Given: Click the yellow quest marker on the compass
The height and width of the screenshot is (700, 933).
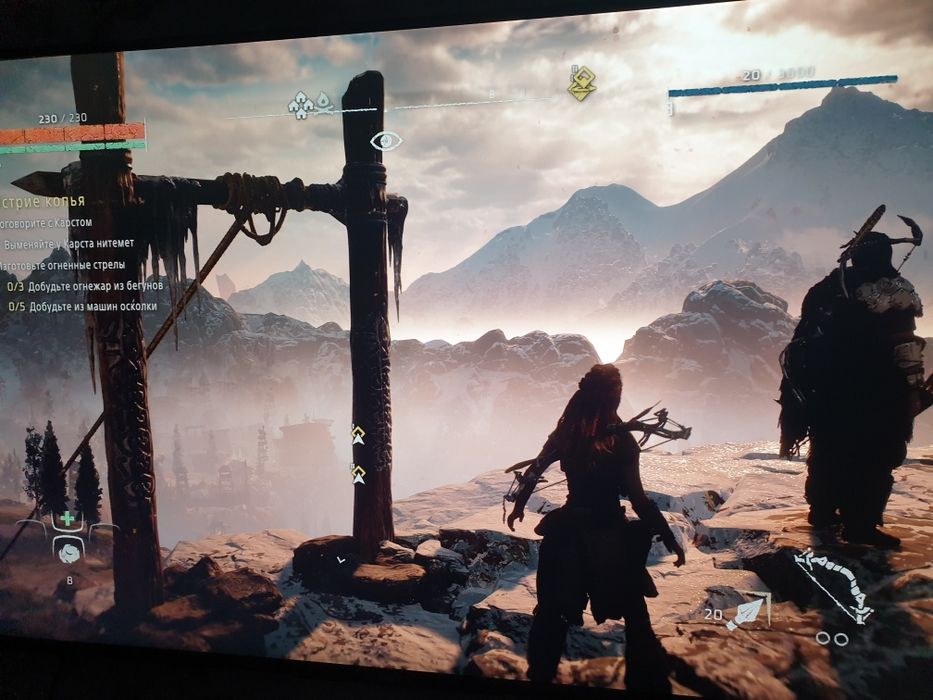Looking at the screenshot, I should 581,84.
